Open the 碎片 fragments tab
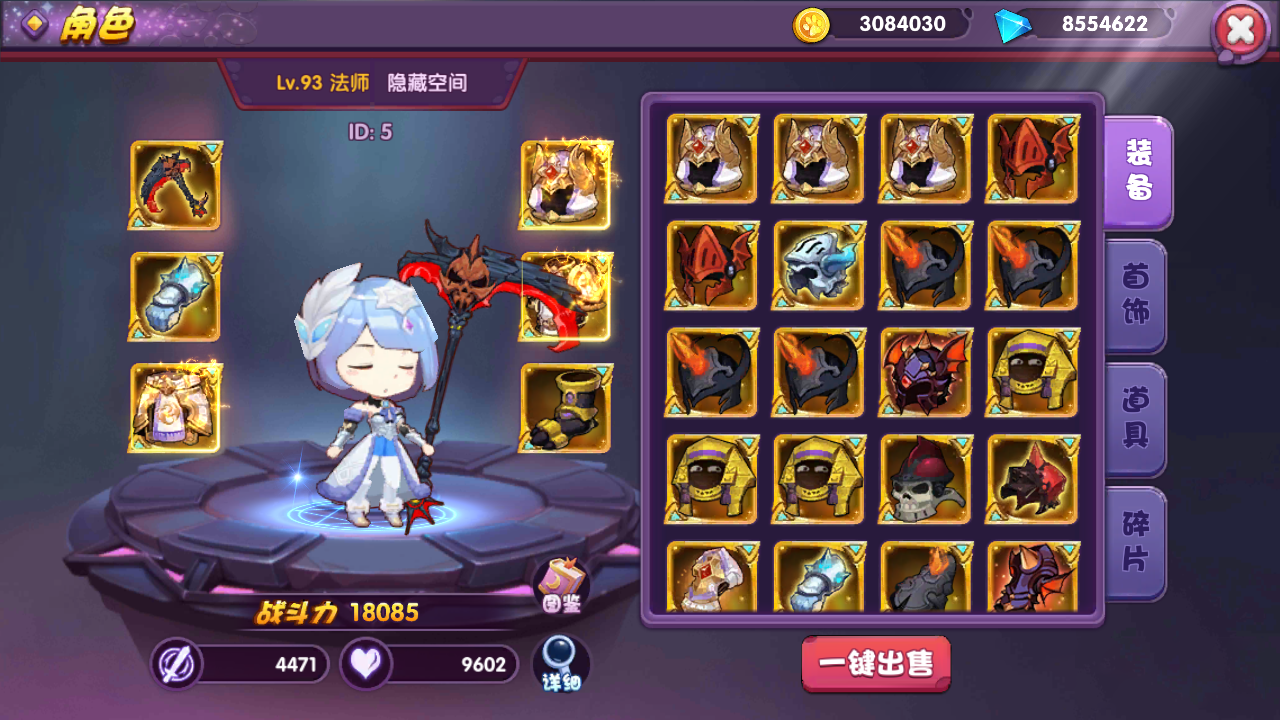The image size is (1280, 720). 1139,541
